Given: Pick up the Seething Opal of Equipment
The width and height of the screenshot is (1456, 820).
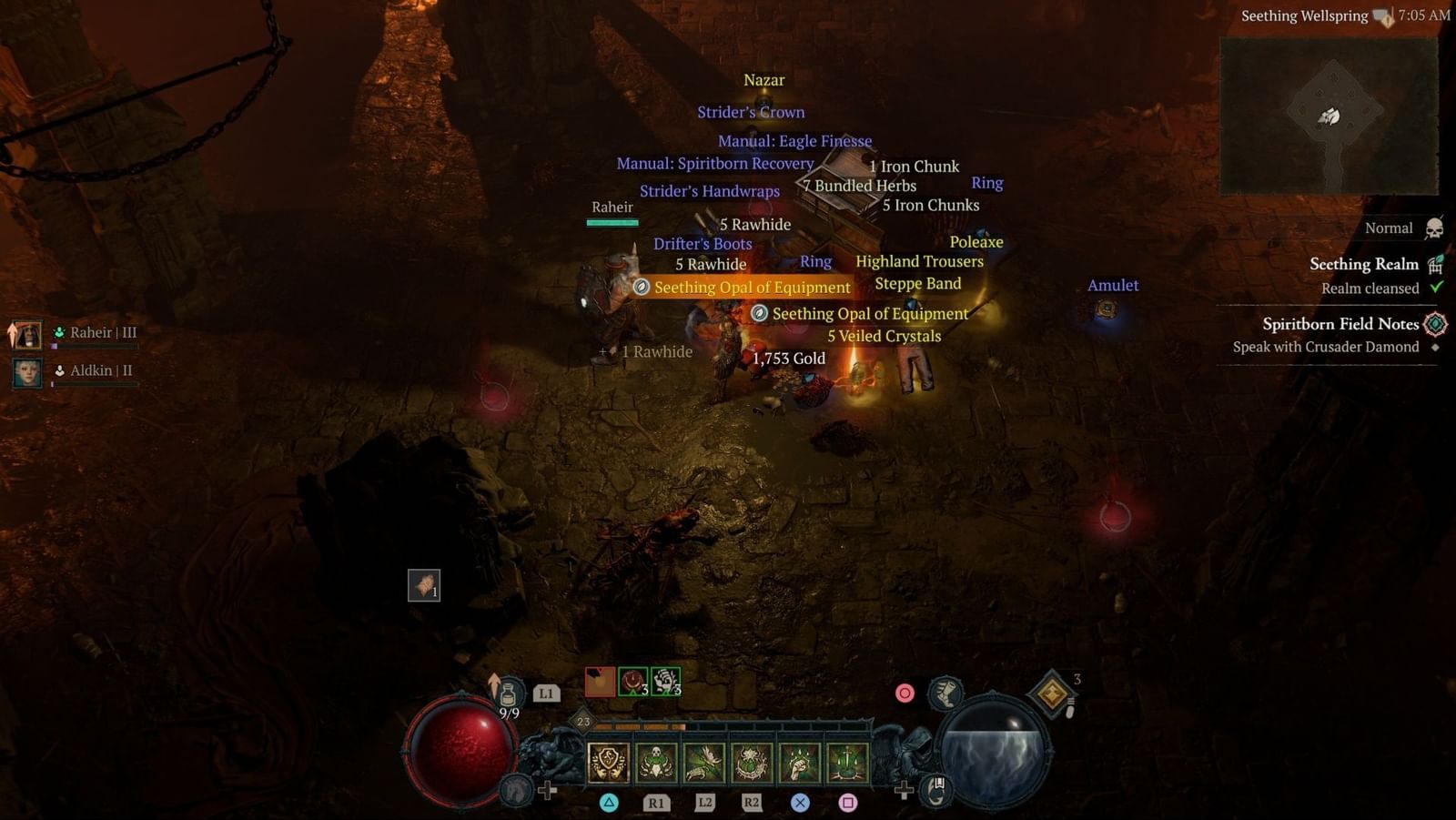Looking at the screenshot, I should coord(751,287).
